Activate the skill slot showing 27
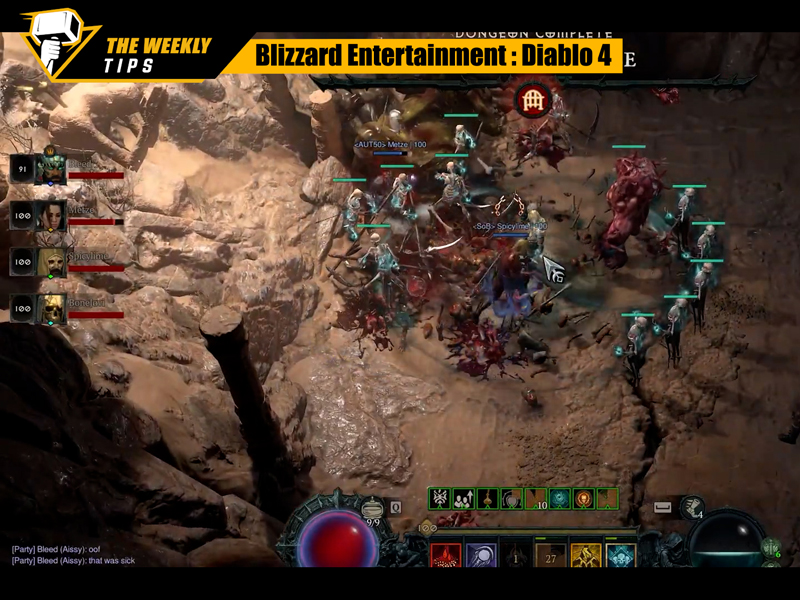Screen dimensions: 800x600 point(551,558)
